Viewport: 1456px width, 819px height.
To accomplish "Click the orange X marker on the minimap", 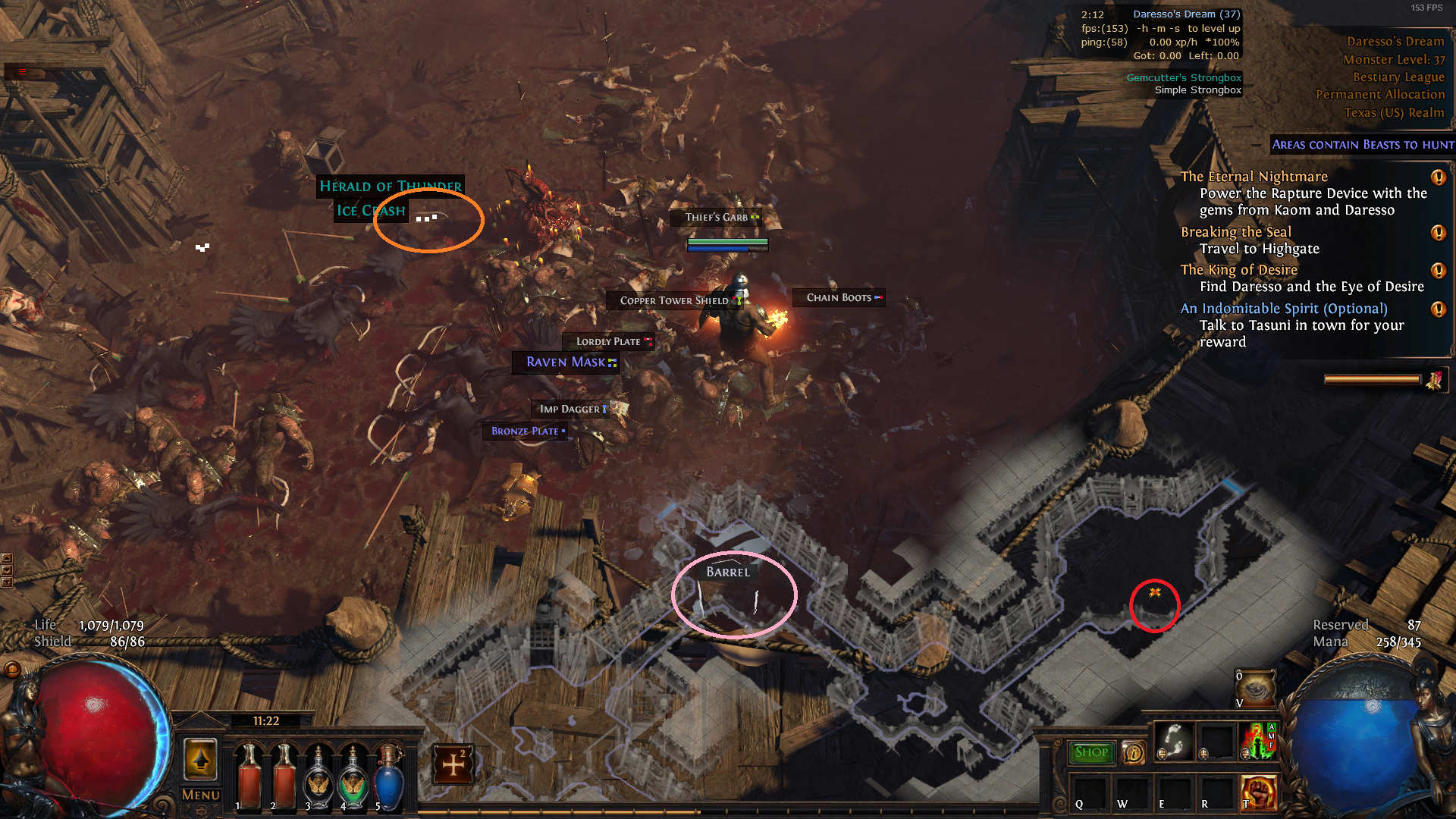I will [x=1156, y=593].
